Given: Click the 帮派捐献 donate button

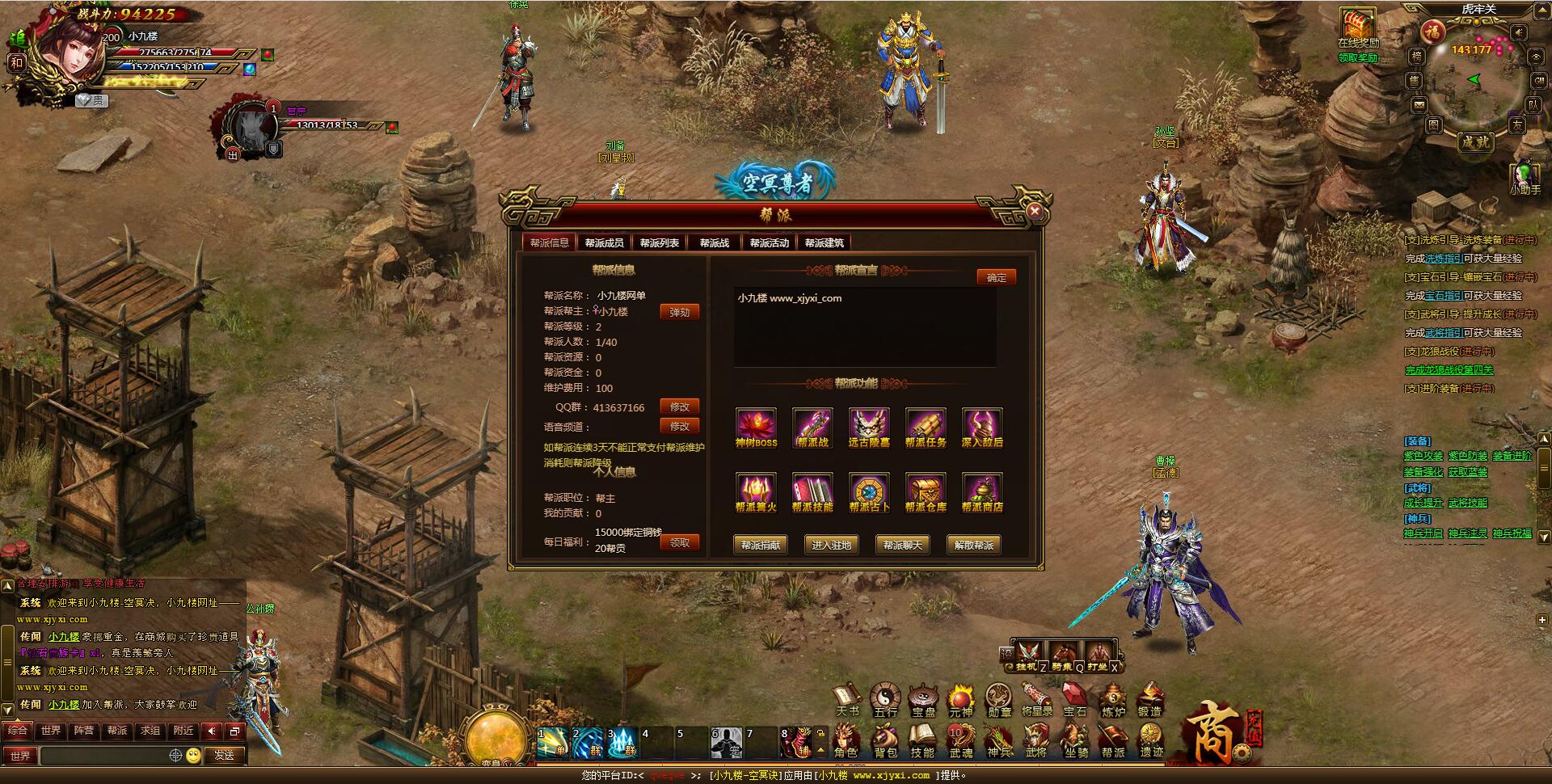Looking at the screenshot, I should 760,545.
